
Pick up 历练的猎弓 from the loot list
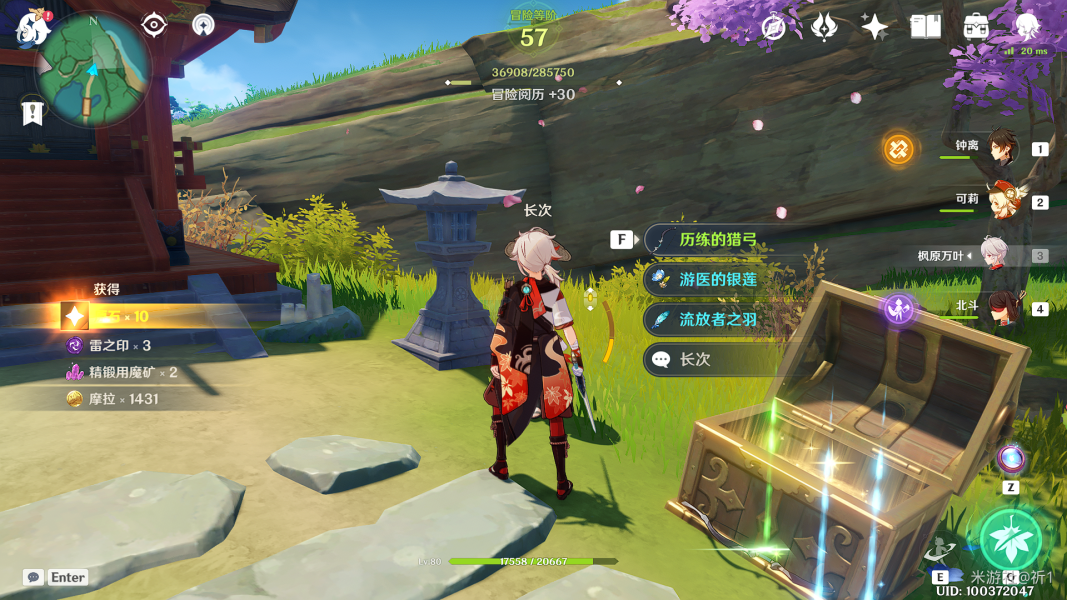pos(718,240)
